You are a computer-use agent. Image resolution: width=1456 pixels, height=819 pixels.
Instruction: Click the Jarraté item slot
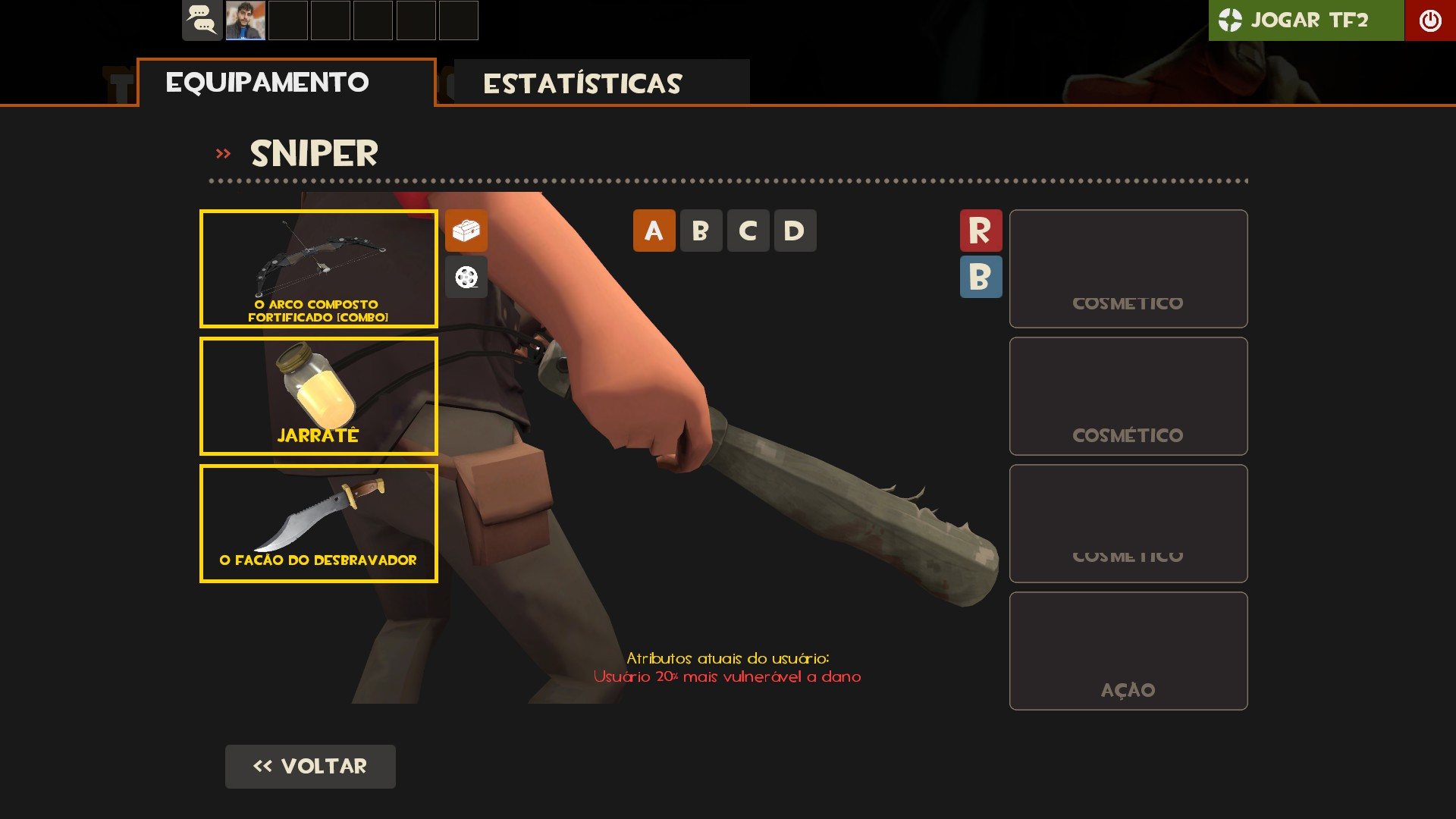pyautogui.click(x=318, y=396)
